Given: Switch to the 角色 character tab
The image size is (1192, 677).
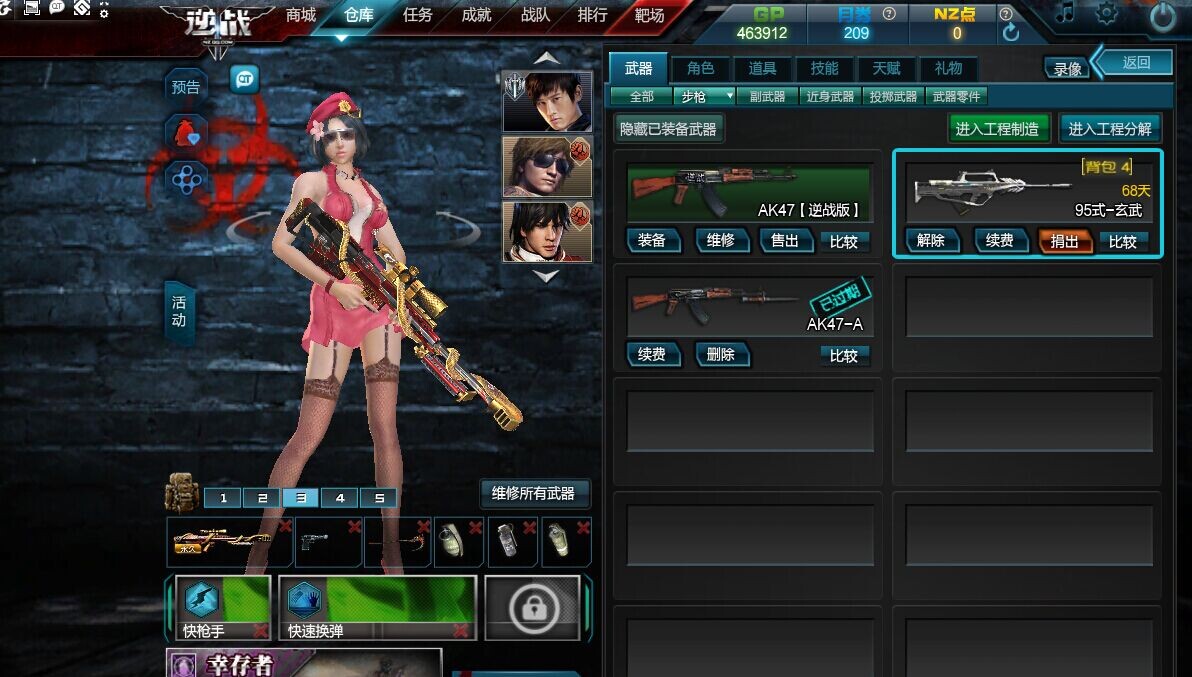Looking at the screenshot, I should (x=700, y=68).
